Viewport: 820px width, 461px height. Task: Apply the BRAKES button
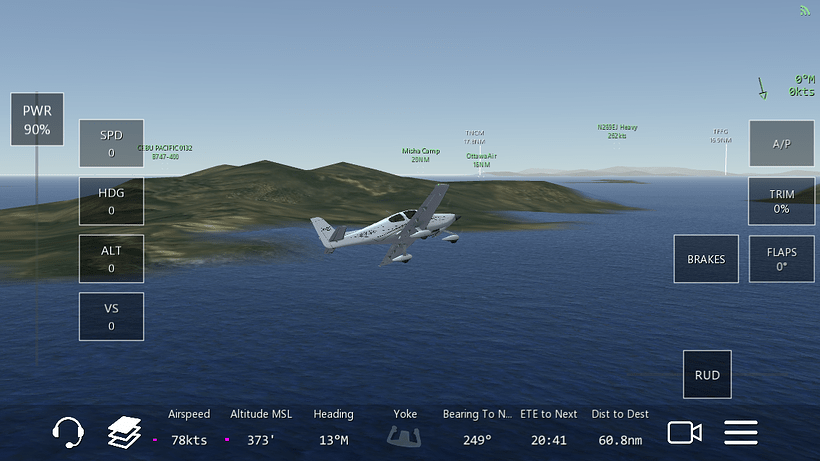706,259
